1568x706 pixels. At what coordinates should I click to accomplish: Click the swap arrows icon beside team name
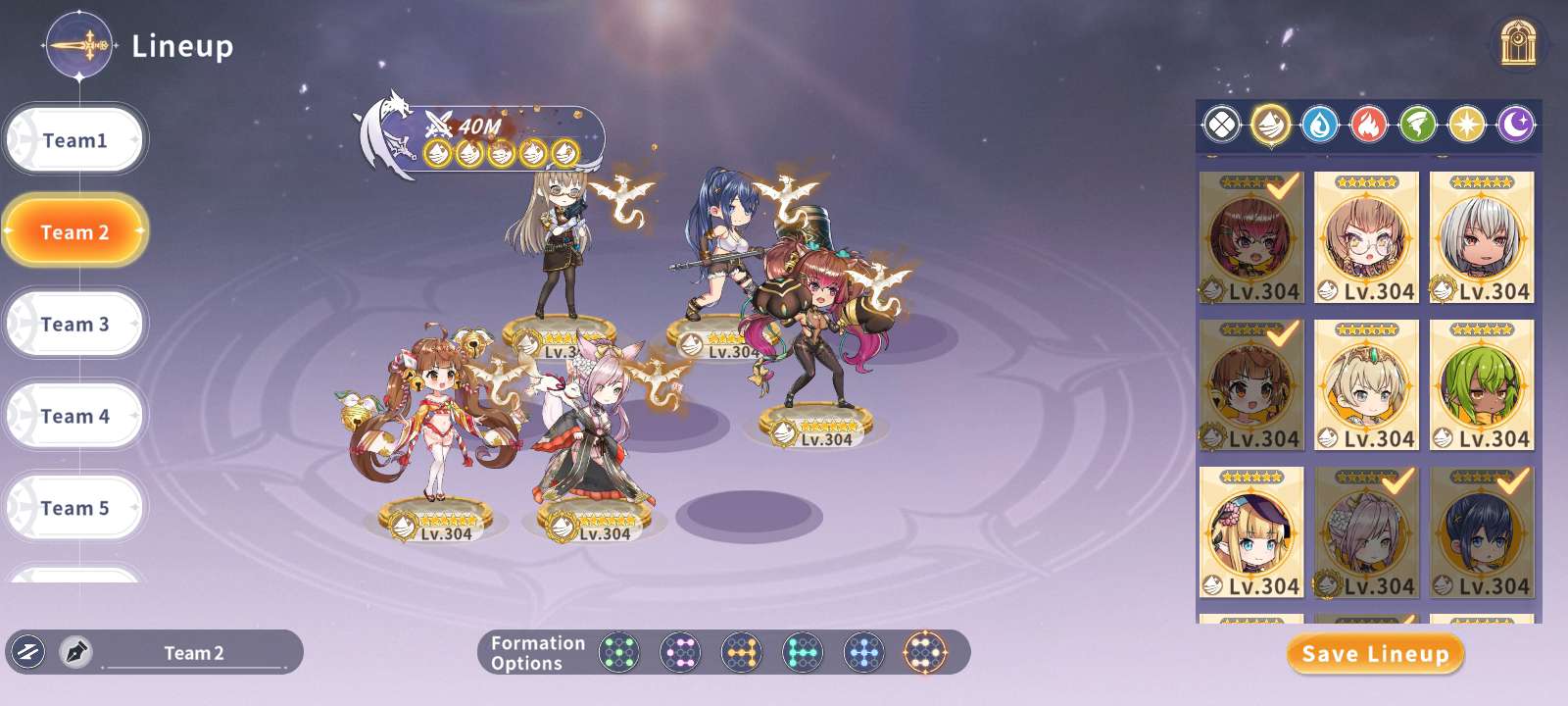tap(28, 652)
